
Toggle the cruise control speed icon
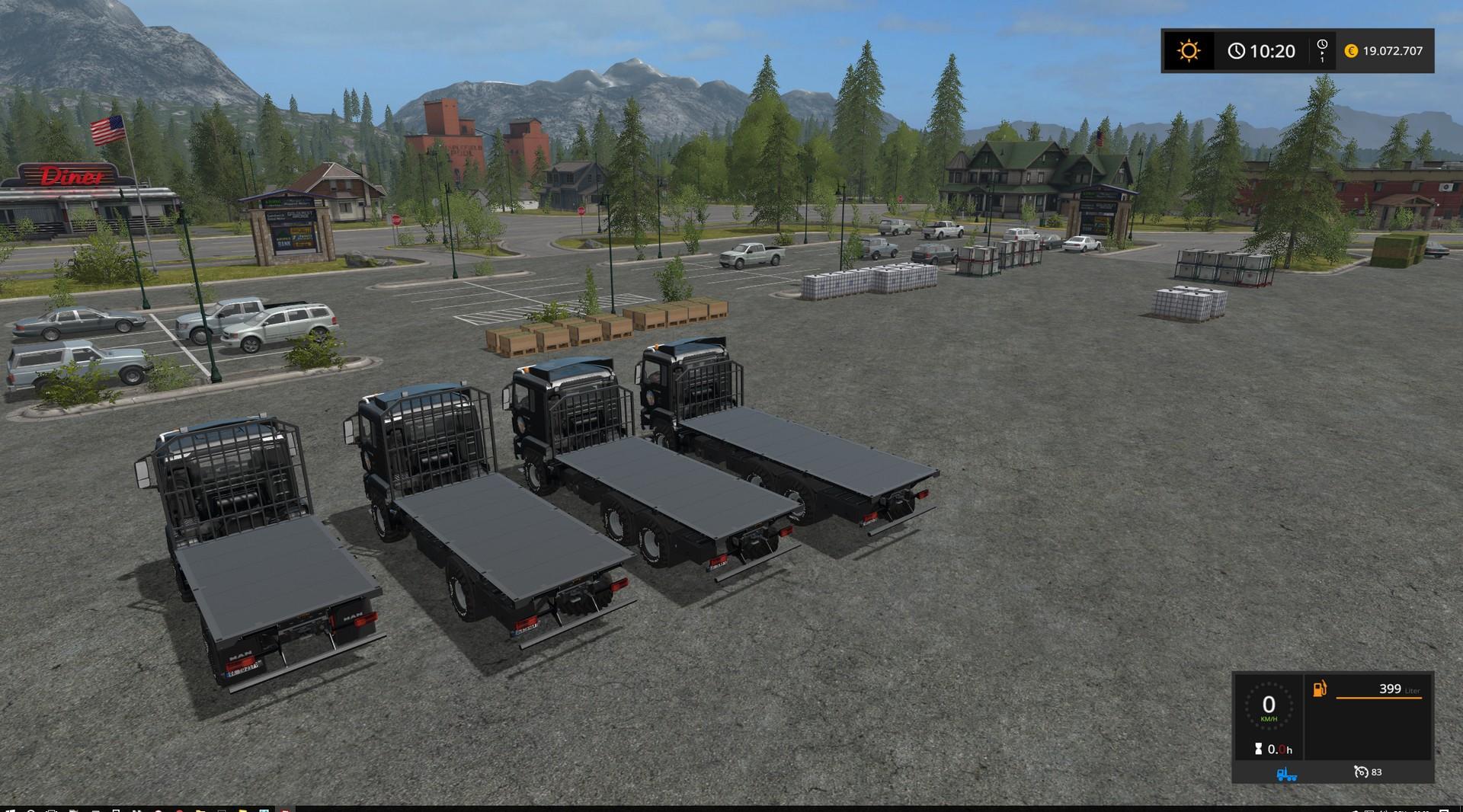click(x=1361, y=772)
